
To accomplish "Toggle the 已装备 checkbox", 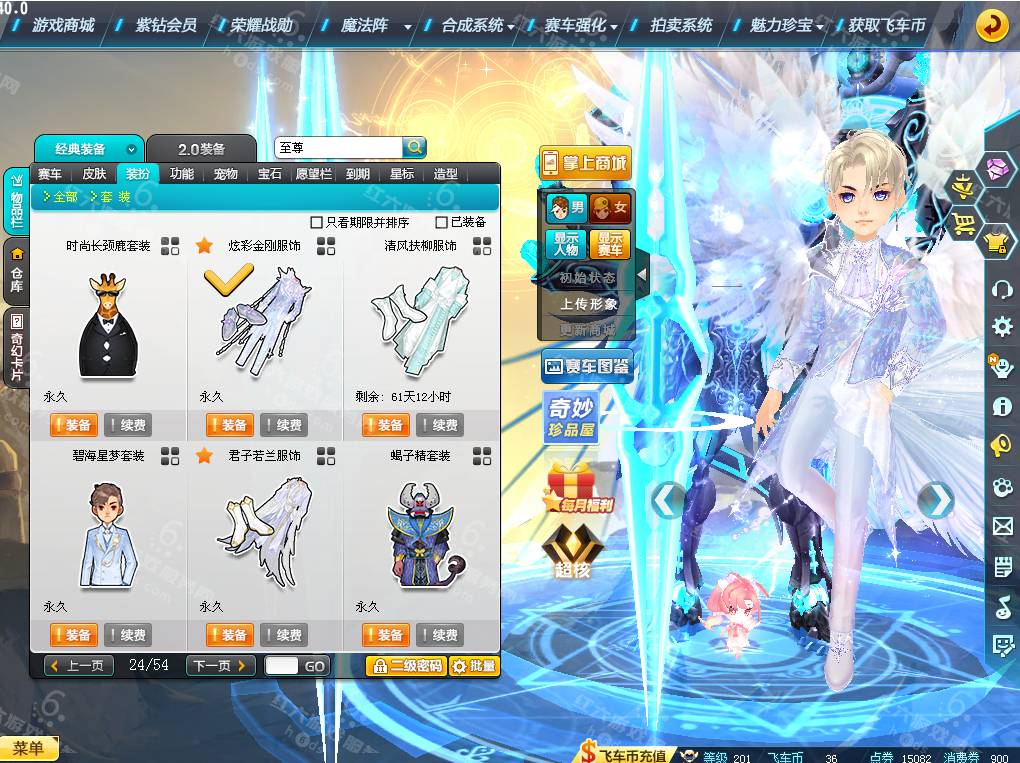I will [441, 222].
